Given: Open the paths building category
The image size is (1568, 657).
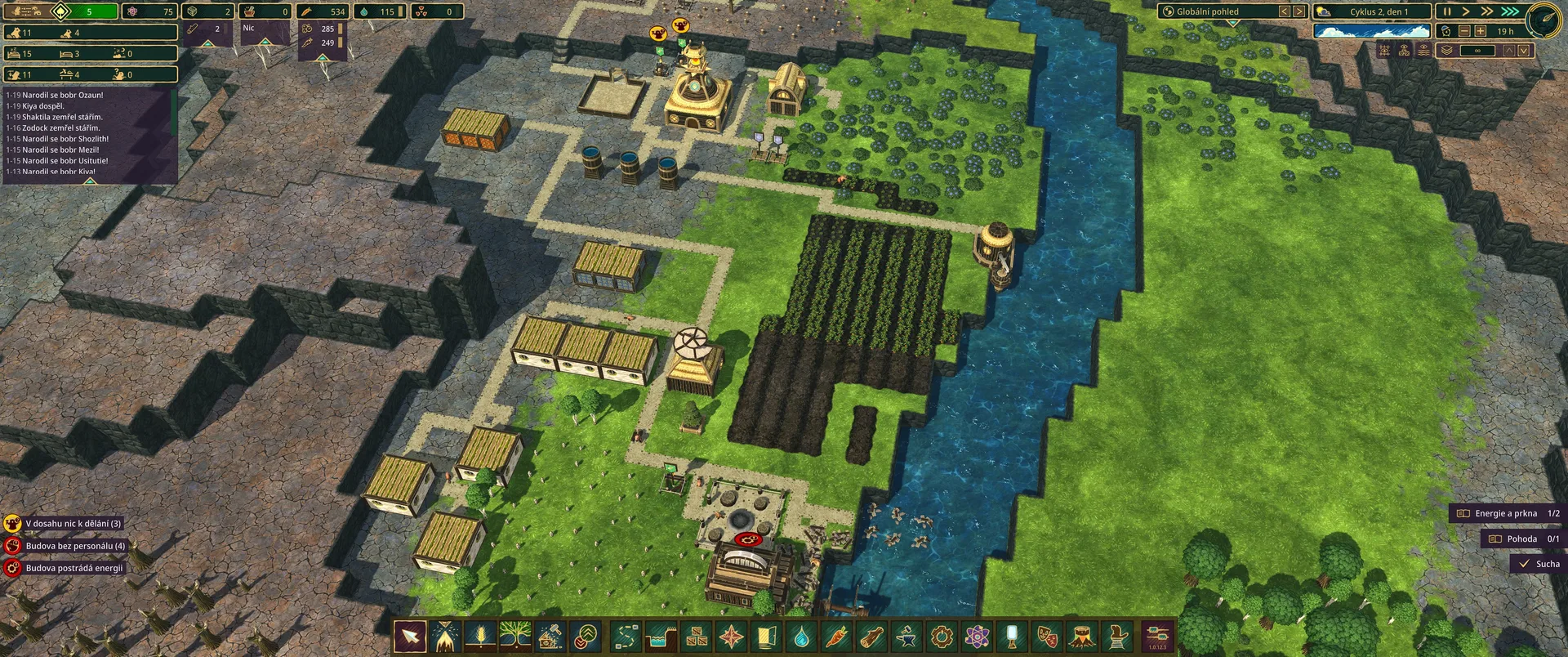Looking at the screenshot, I should (x=625, y=636).
